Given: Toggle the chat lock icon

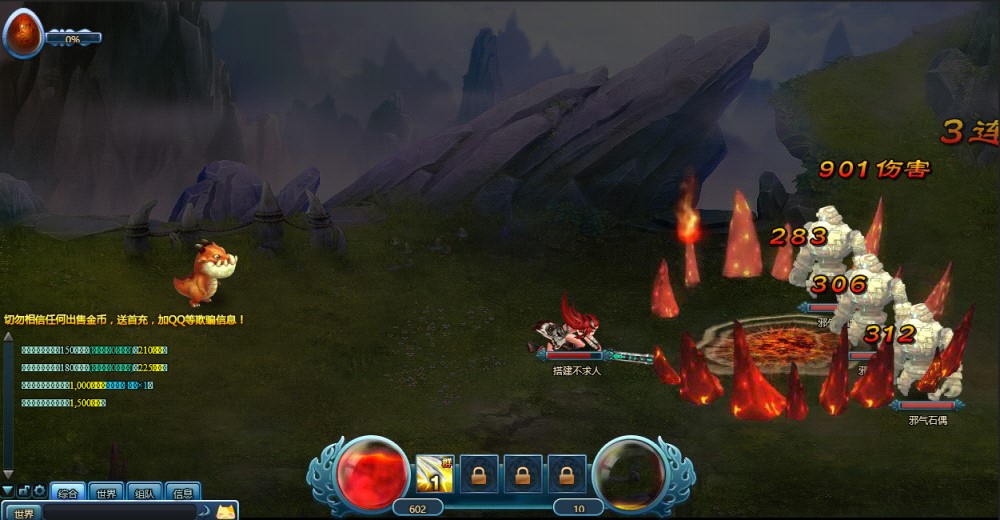Looking at the screenshot, I should [x=24, y=491].
